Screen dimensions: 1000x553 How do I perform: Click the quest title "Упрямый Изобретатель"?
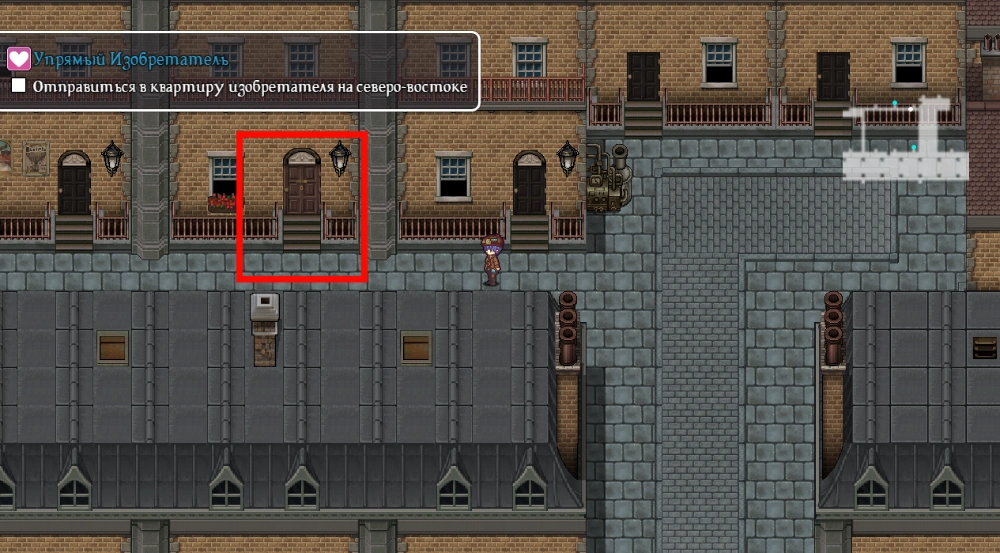pos(131,60)
